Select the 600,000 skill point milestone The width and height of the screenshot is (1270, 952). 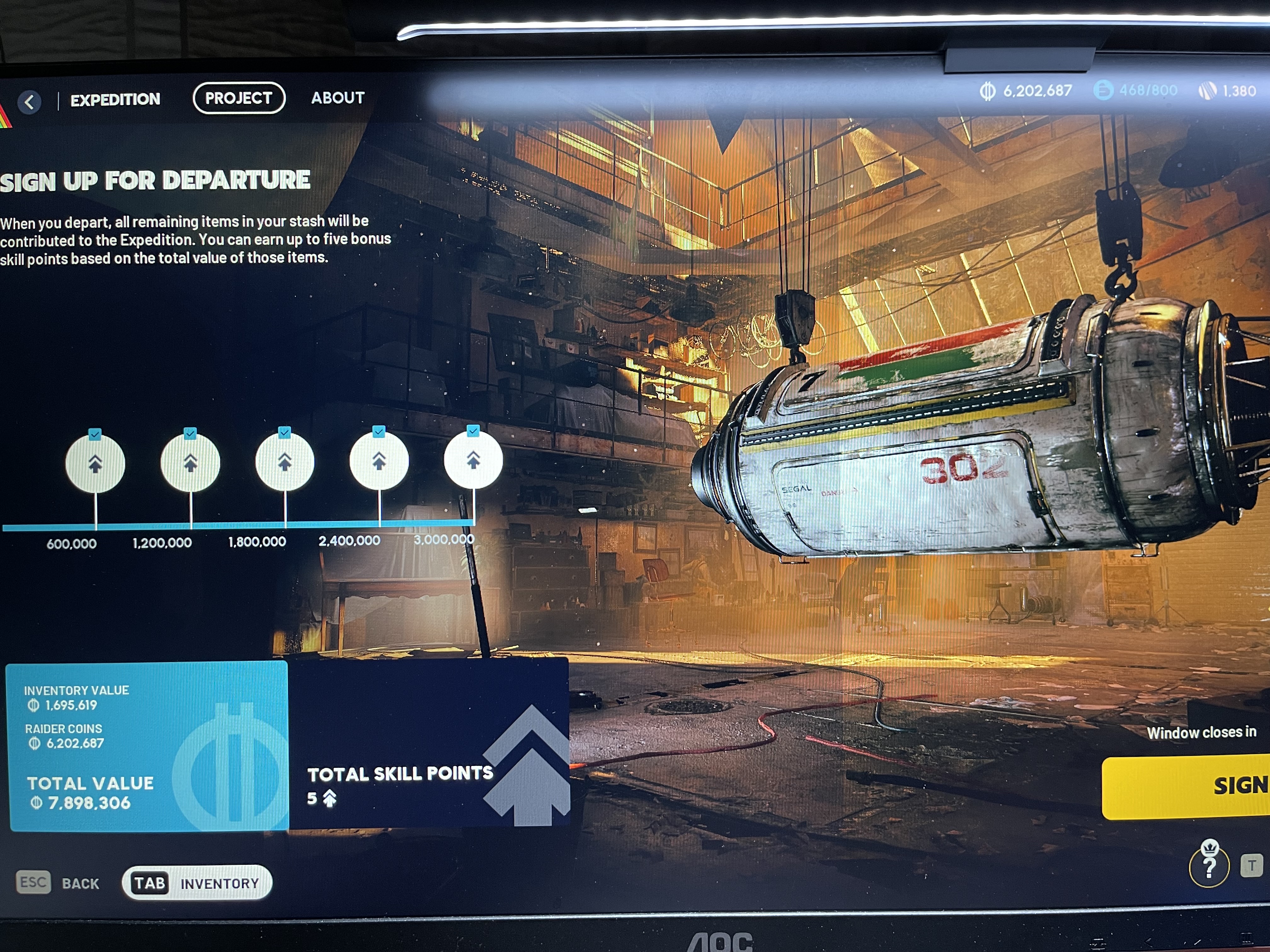[x=95, y=464]
